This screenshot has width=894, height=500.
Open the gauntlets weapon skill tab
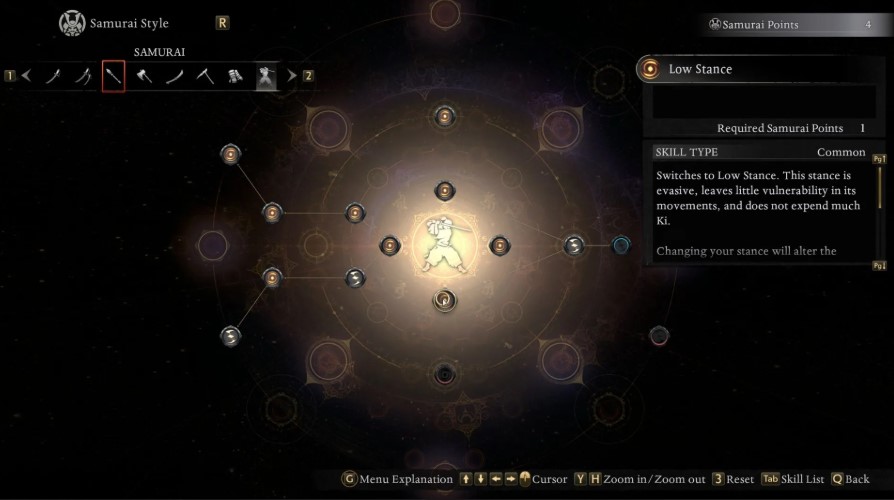tap(236, 75)
